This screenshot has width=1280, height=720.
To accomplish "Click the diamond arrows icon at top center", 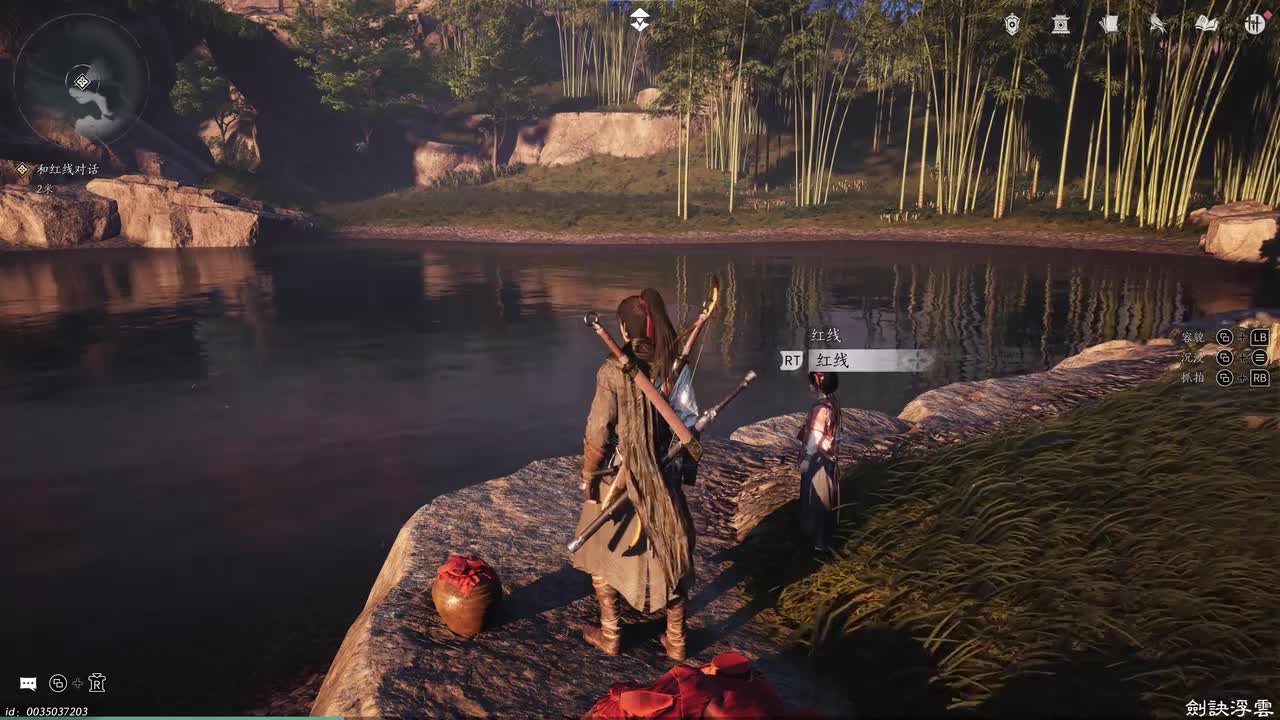I will click(x=640, y=19).
